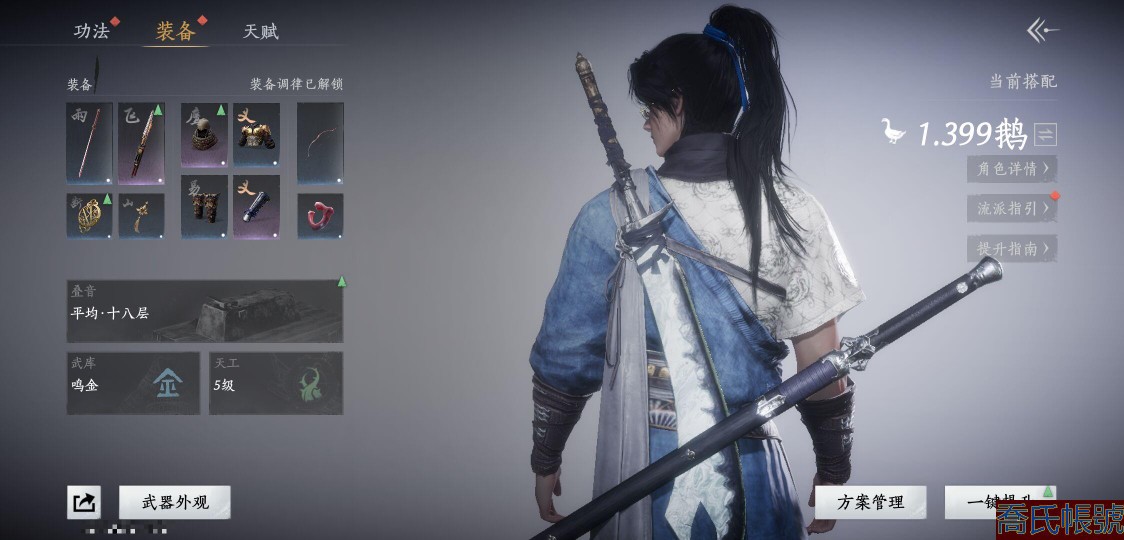This screenshot has height=540, width=1124.
Task: Select the red spear weapon slot
Action: [x=89, y=142]
